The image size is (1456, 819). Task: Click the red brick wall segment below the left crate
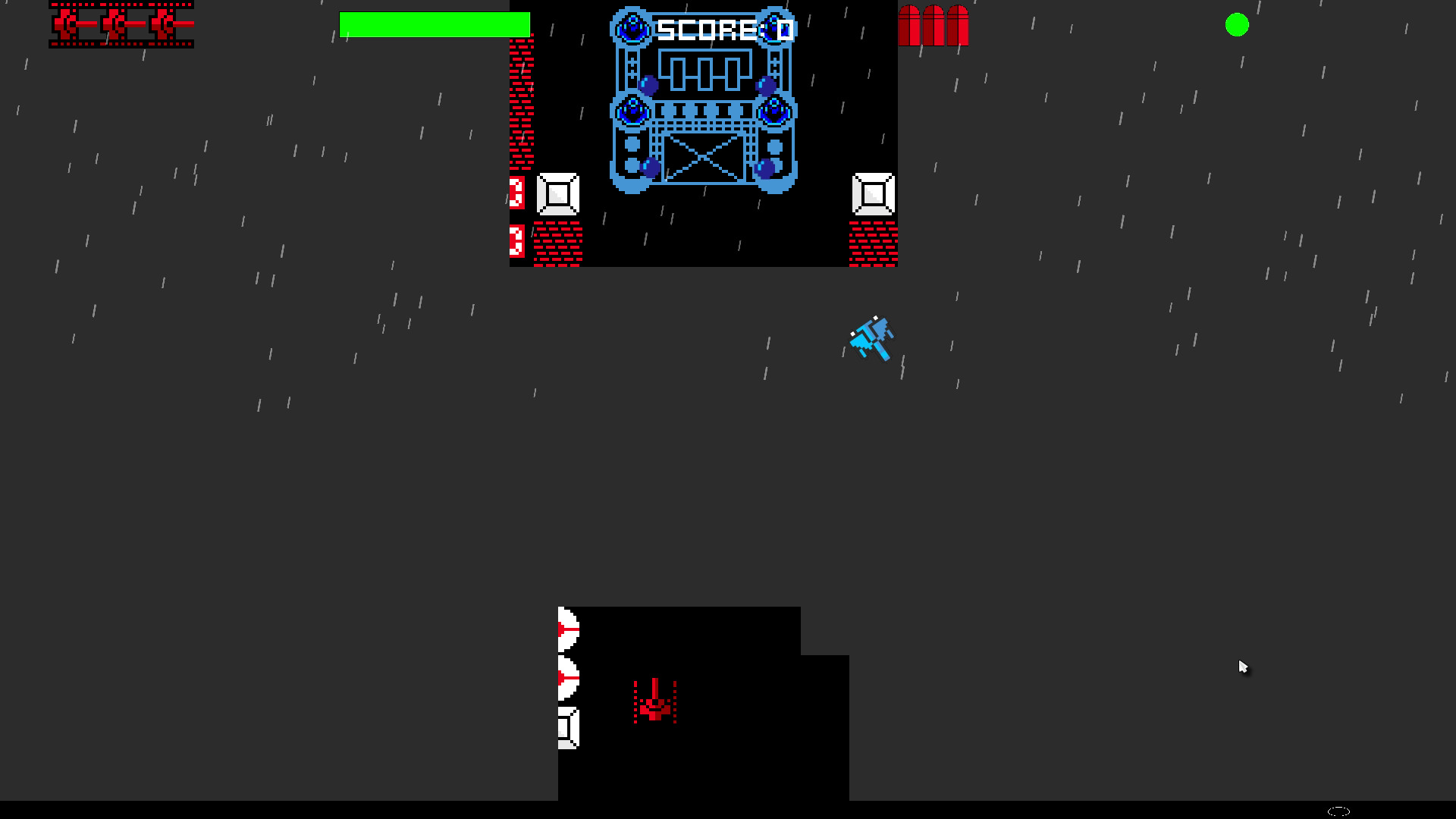[x=557, y=243]
